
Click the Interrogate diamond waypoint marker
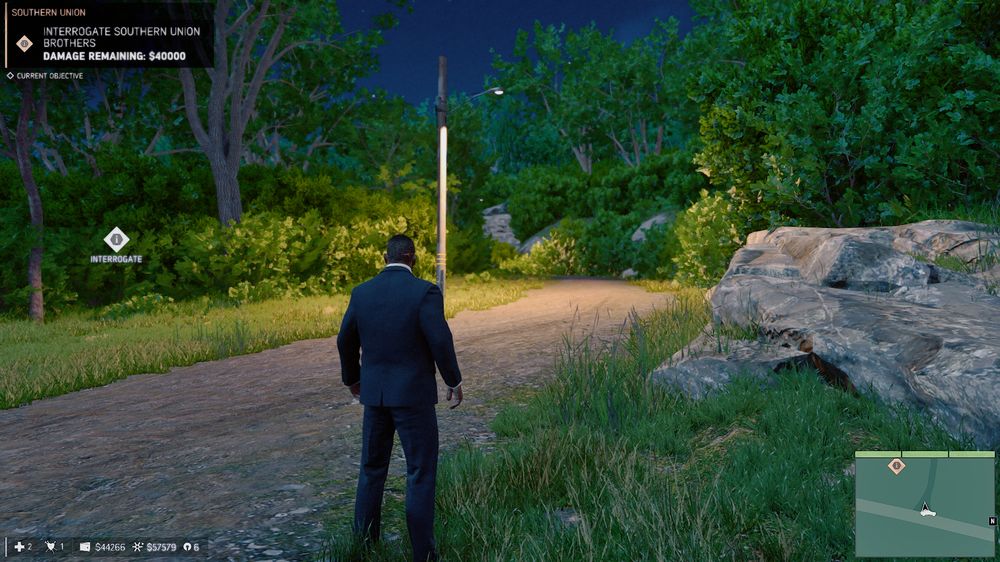pyautogui.click(x=116, y=239)
